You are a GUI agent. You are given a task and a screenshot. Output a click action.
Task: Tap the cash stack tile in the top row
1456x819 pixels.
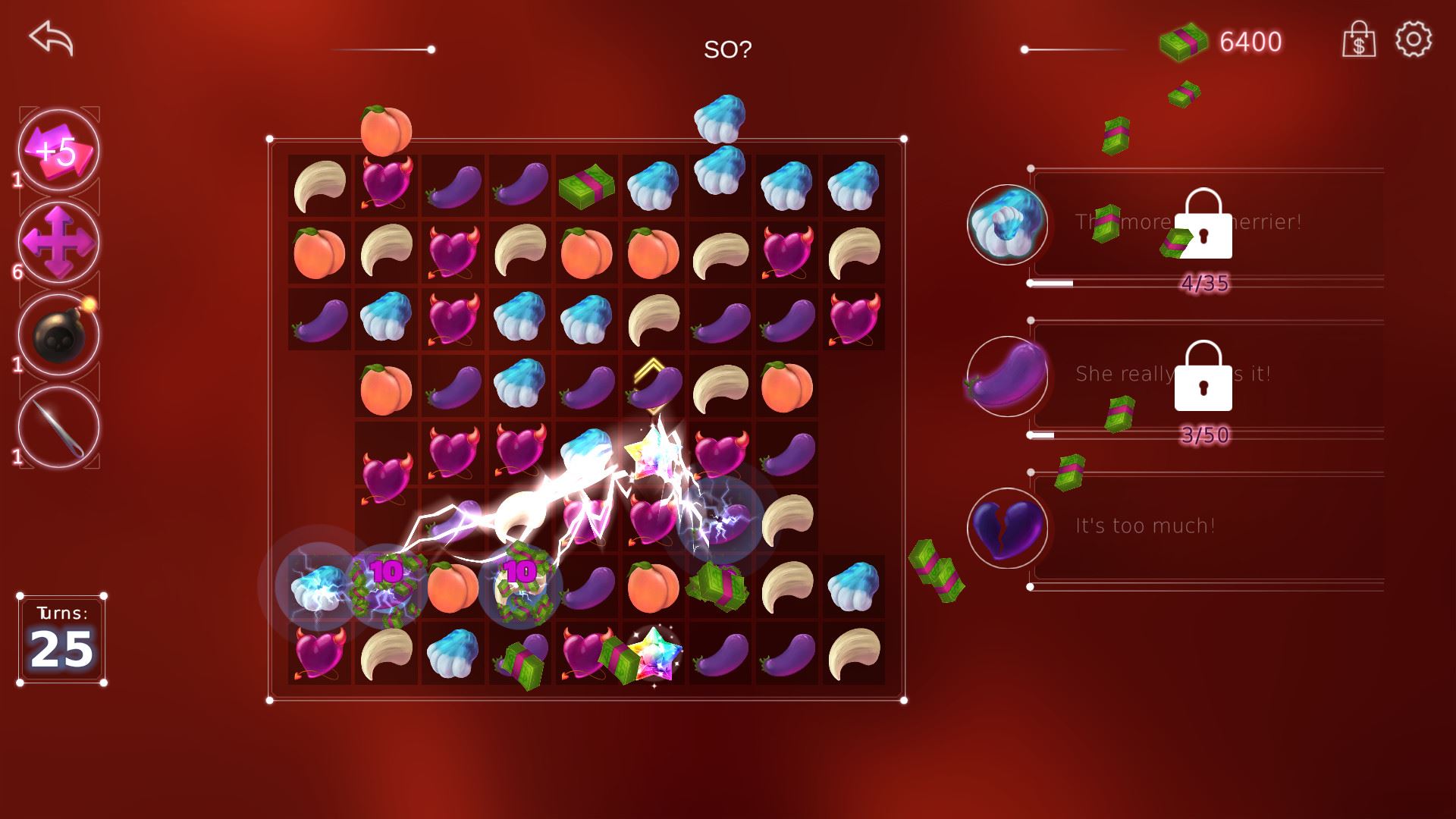[x=587, y=187]
